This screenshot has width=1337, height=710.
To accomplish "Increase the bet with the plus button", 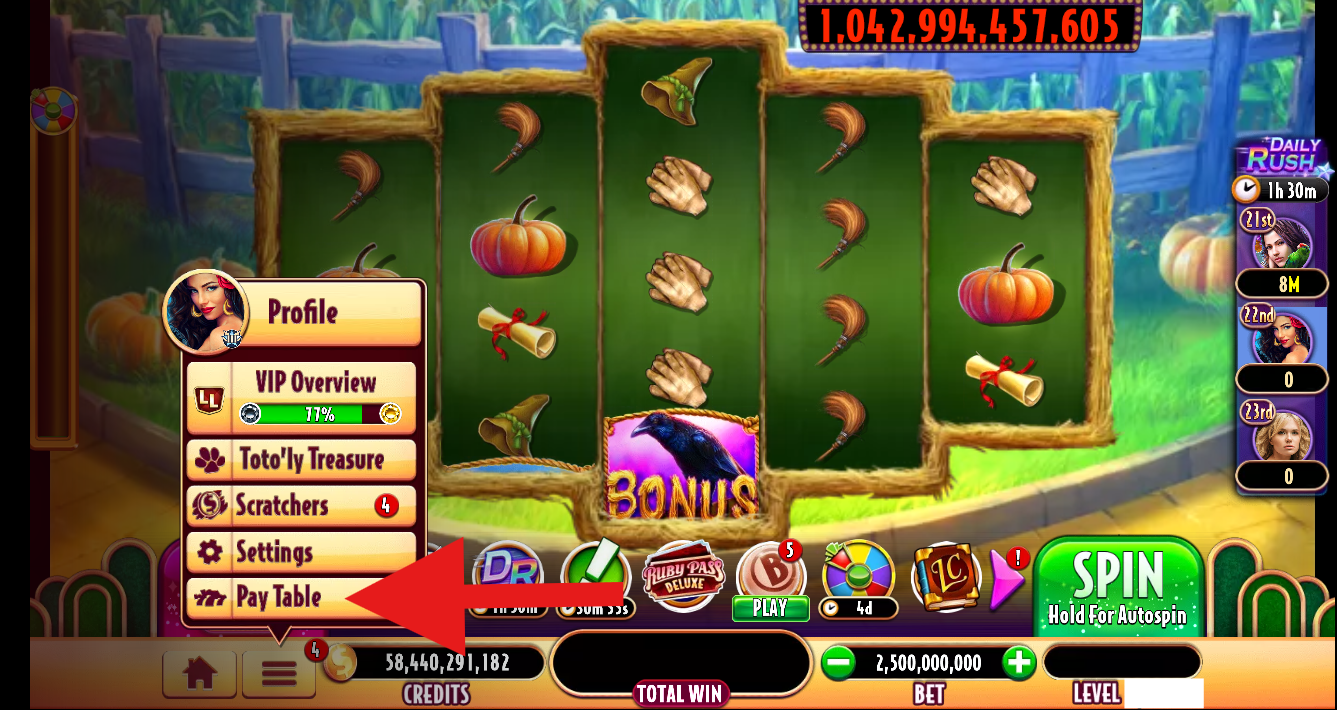I will (x=1018, y=663).
